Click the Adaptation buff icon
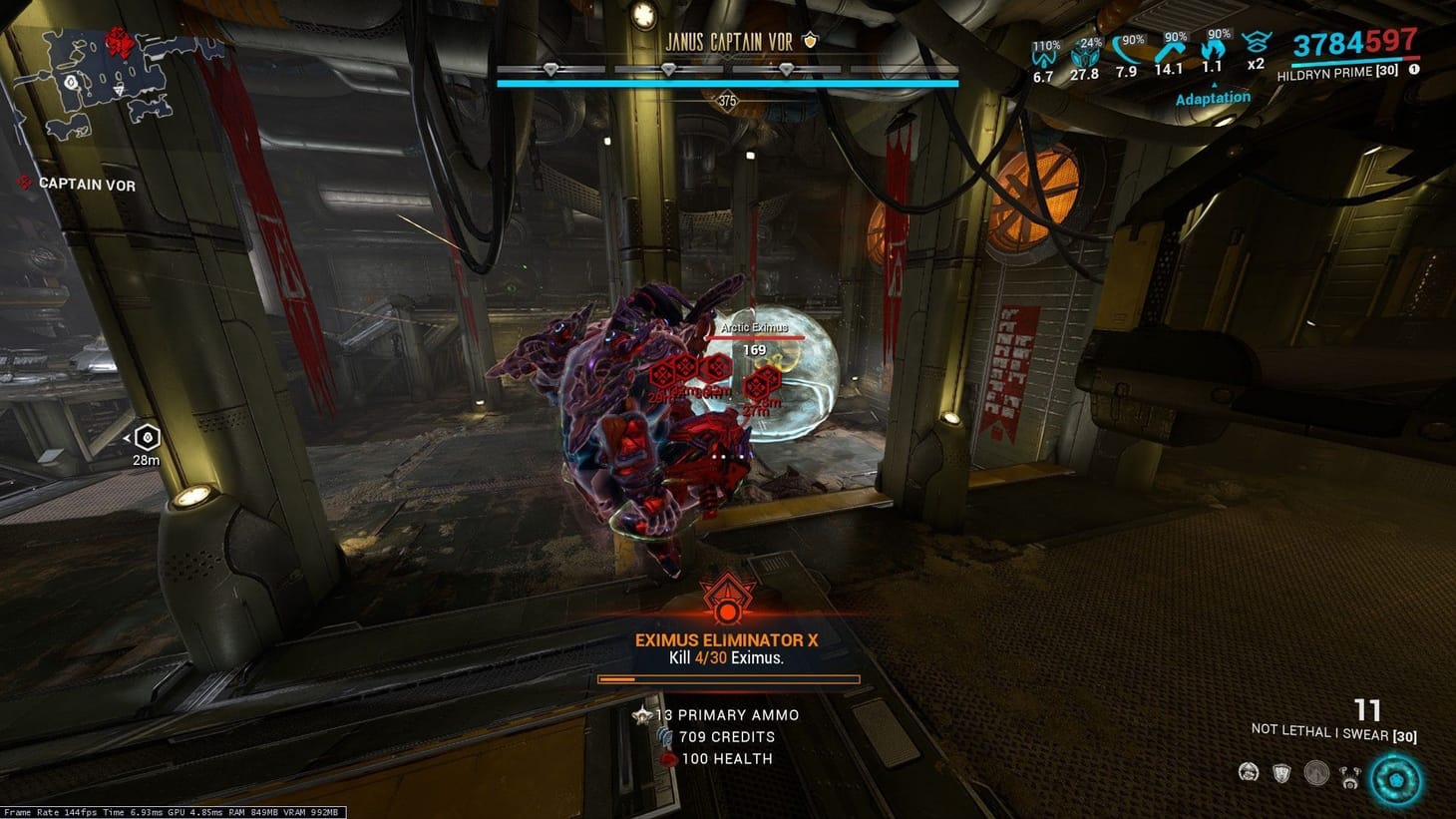Viewport: 1456px width, 819px height. click(1213, 97)
